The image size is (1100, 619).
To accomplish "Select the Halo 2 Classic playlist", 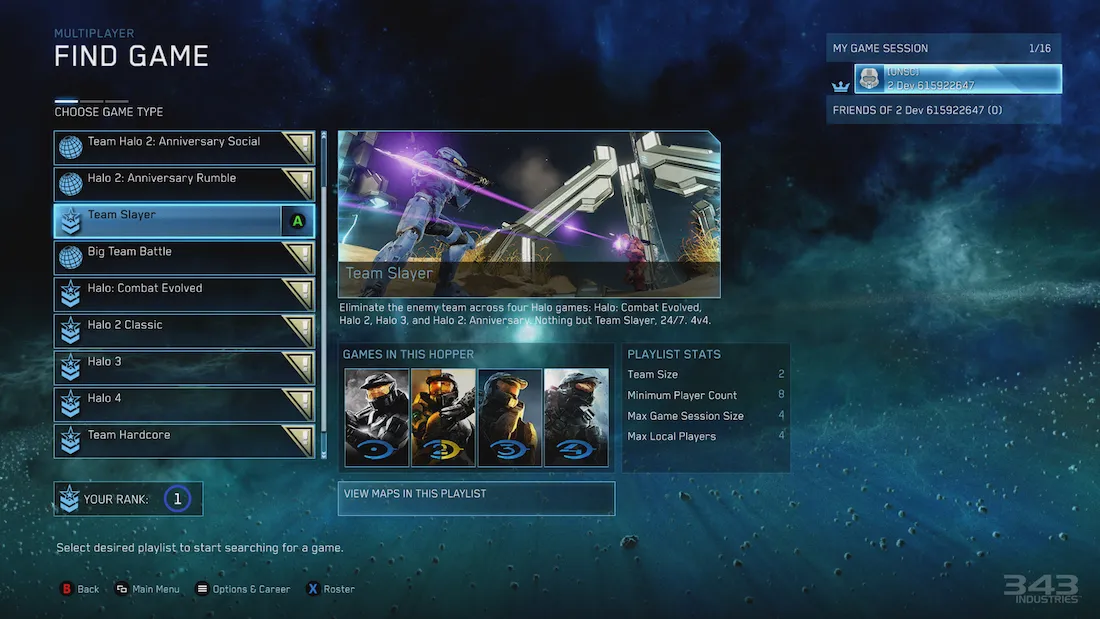I will pyautogui.click(x=184, y=331).
